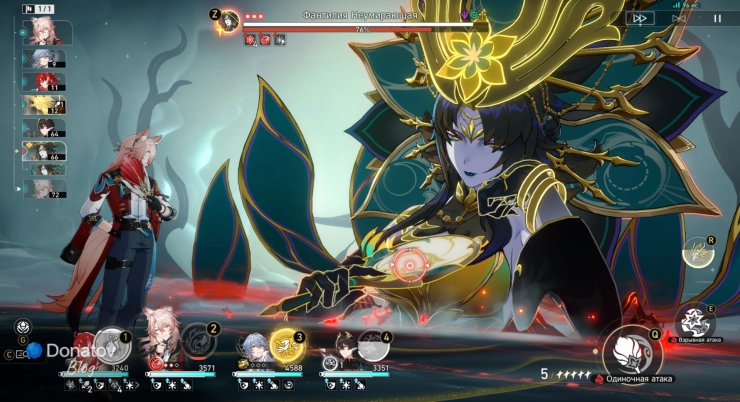The height and width of the screenshot is (402, 740).
Task: Pause the battle
Action: (x=716, y=17)
